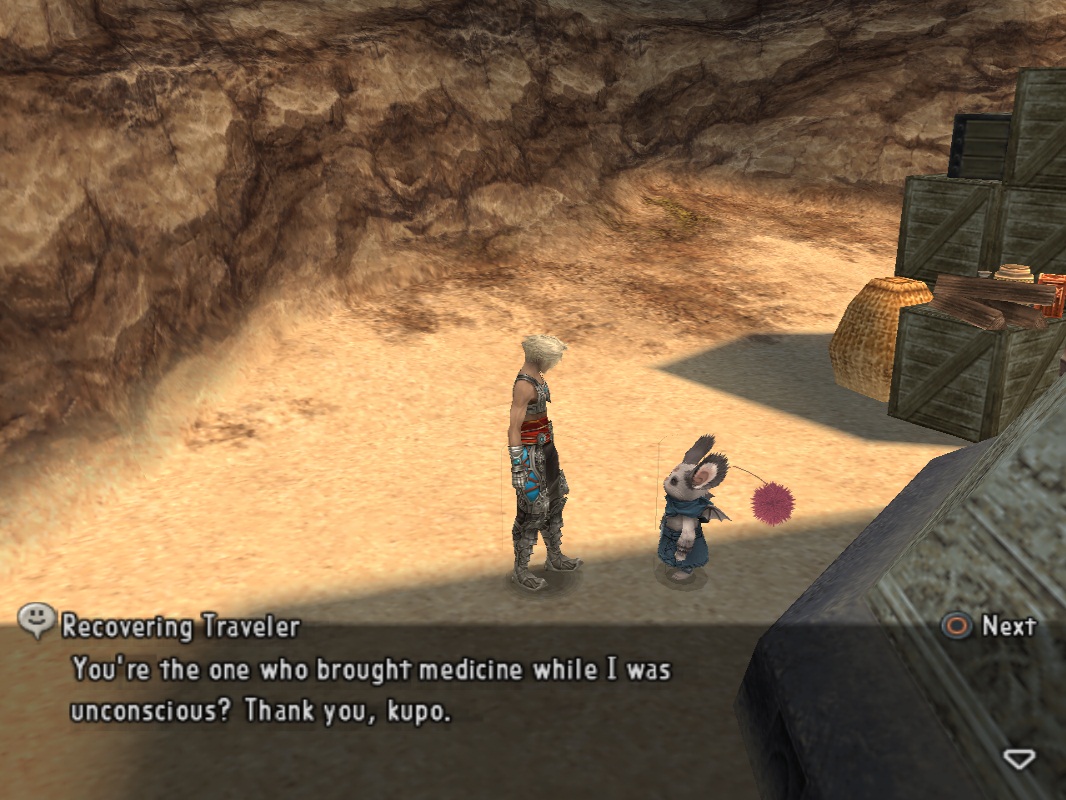Advance dialogue with the white down arrow

point(1018,759)
